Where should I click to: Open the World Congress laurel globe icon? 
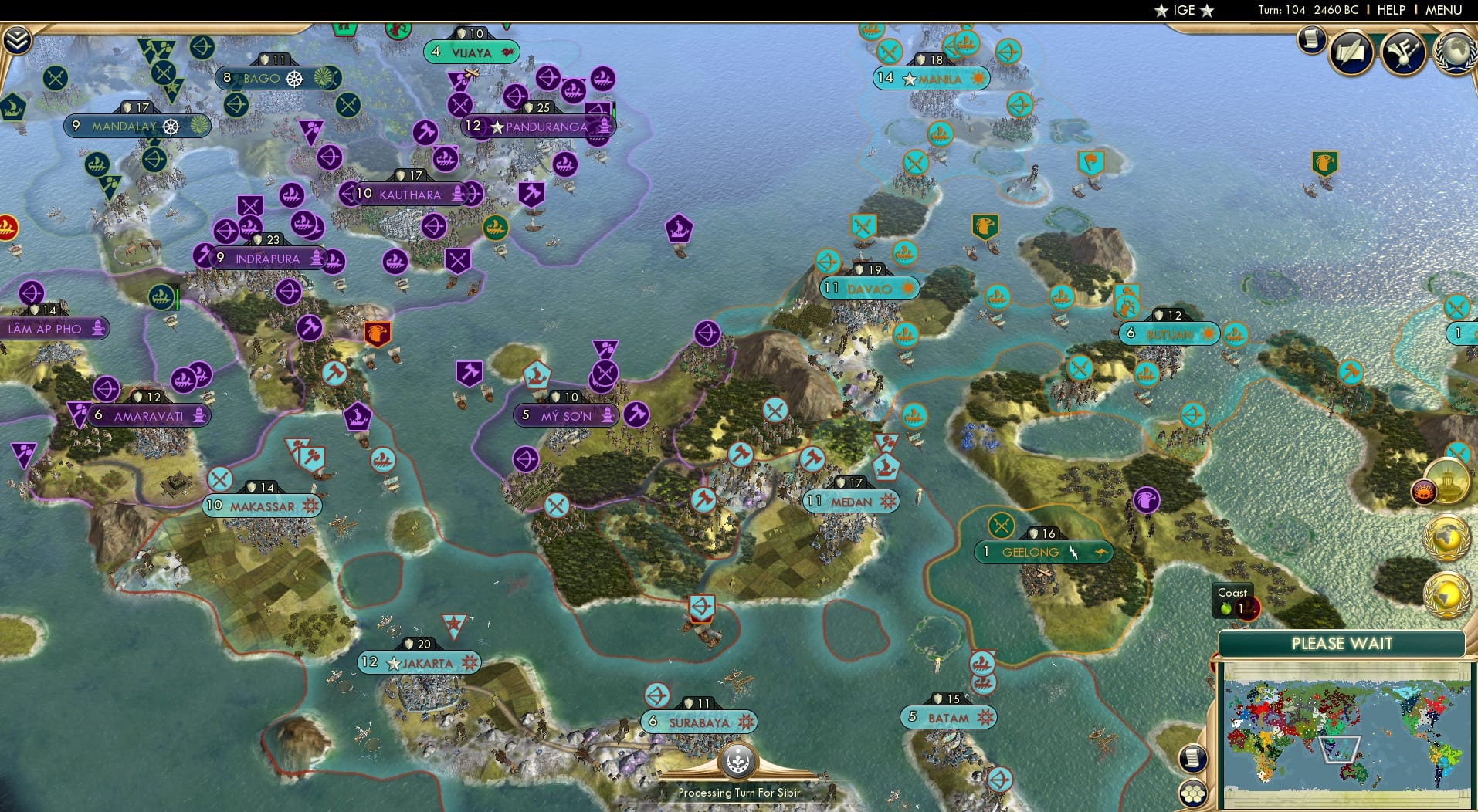(x=1456, y=52)
